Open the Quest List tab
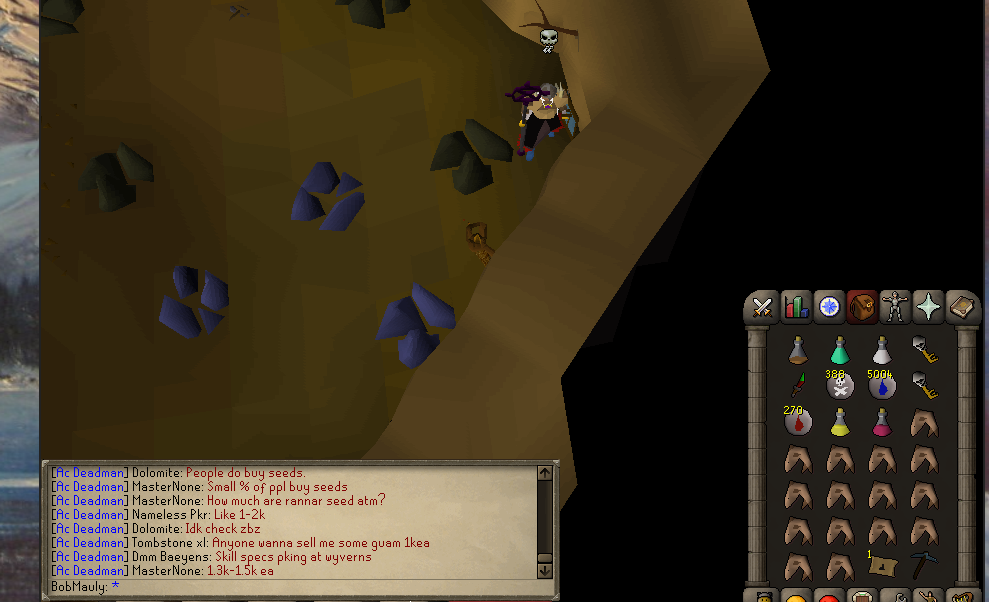Screen dimensions: 989x602 pos(829,307)
